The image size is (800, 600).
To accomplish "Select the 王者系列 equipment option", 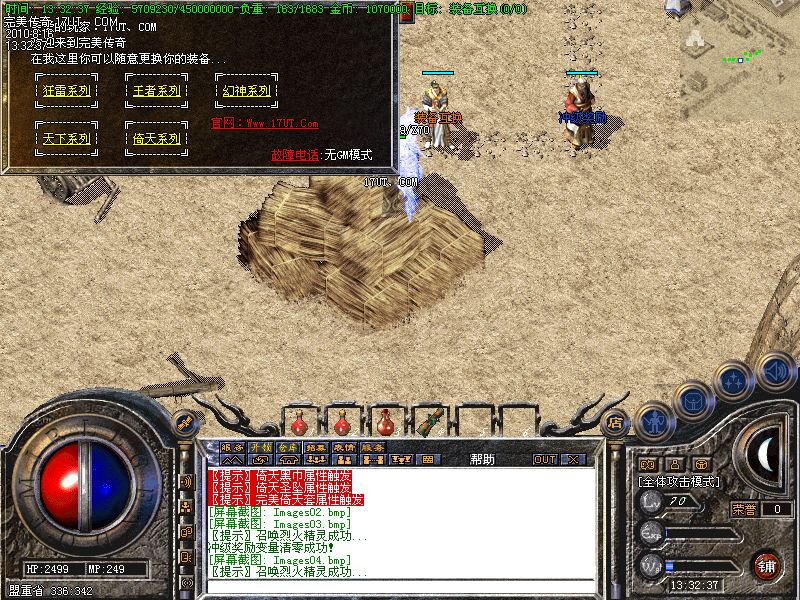I will coord(156,90).
